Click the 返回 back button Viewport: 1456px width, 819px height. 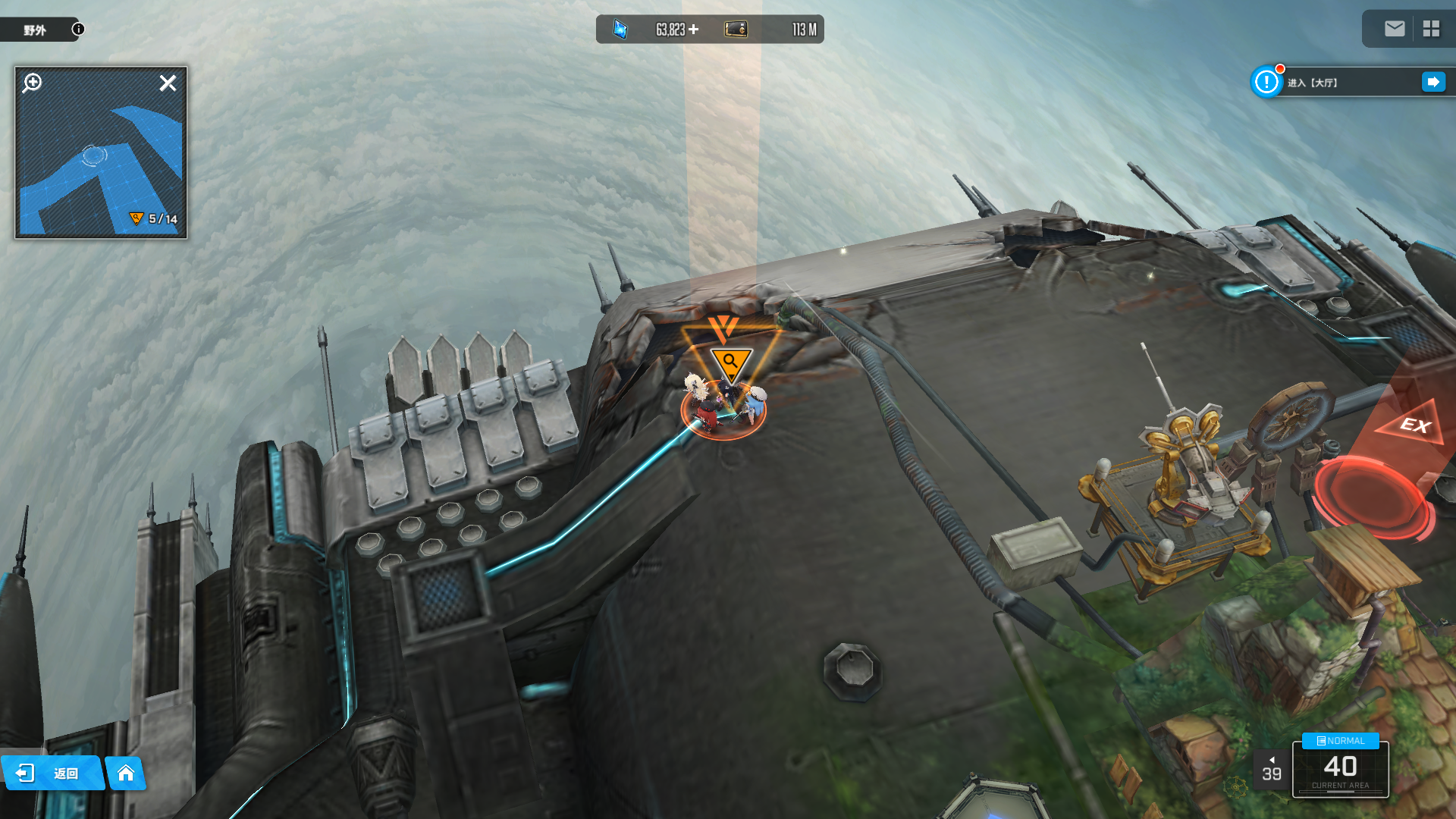coord(52,773)
